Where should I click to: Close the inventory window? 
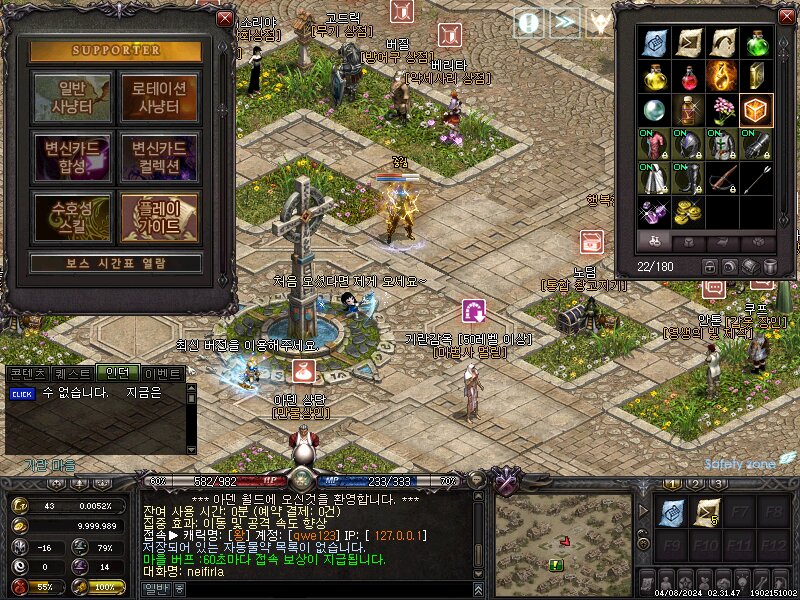[x=784, y=17]
